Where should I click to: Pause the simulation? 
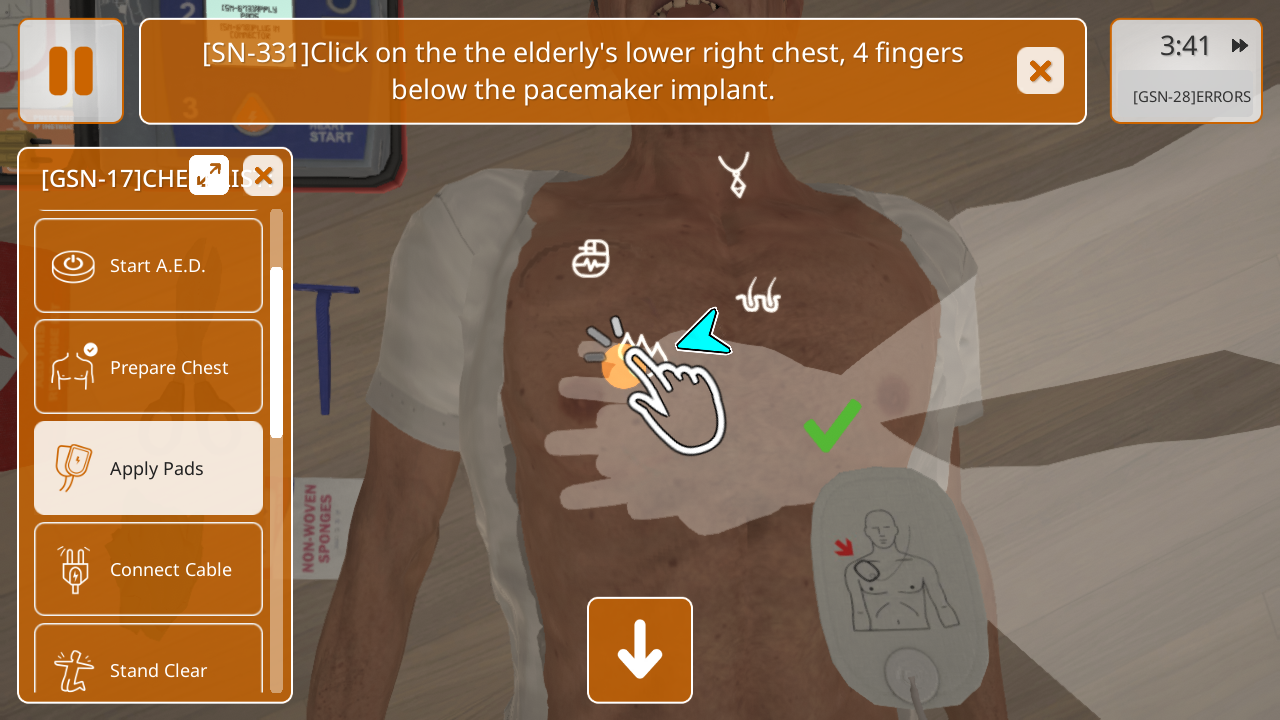[x=71, y=71]
